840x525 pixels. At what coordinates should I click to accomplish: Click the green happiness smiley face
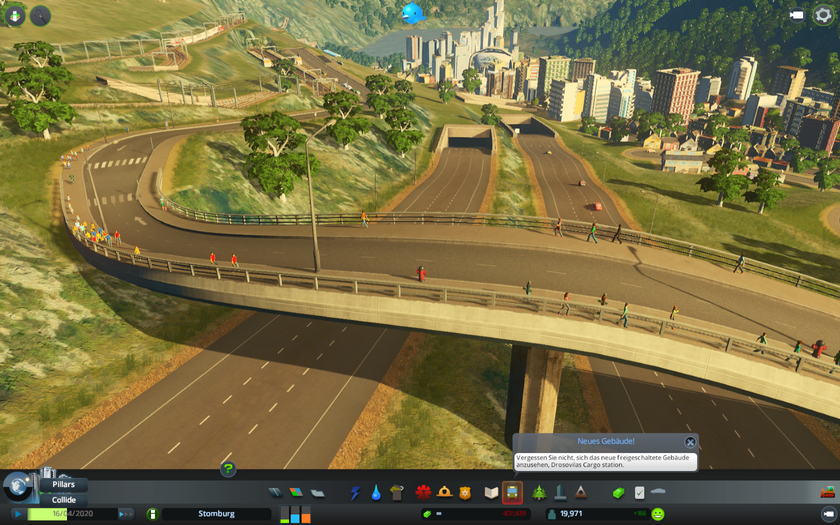[x=658, y=514]
